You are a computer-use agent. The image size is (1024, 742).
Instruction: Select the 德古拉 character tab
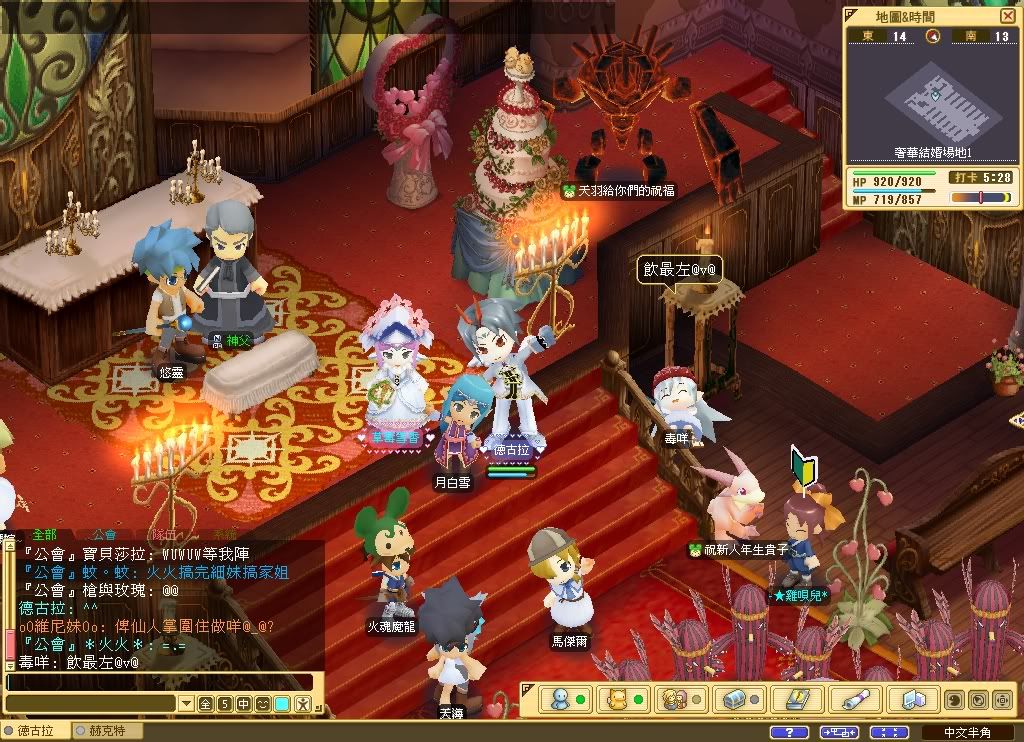(x=35, y=731)
